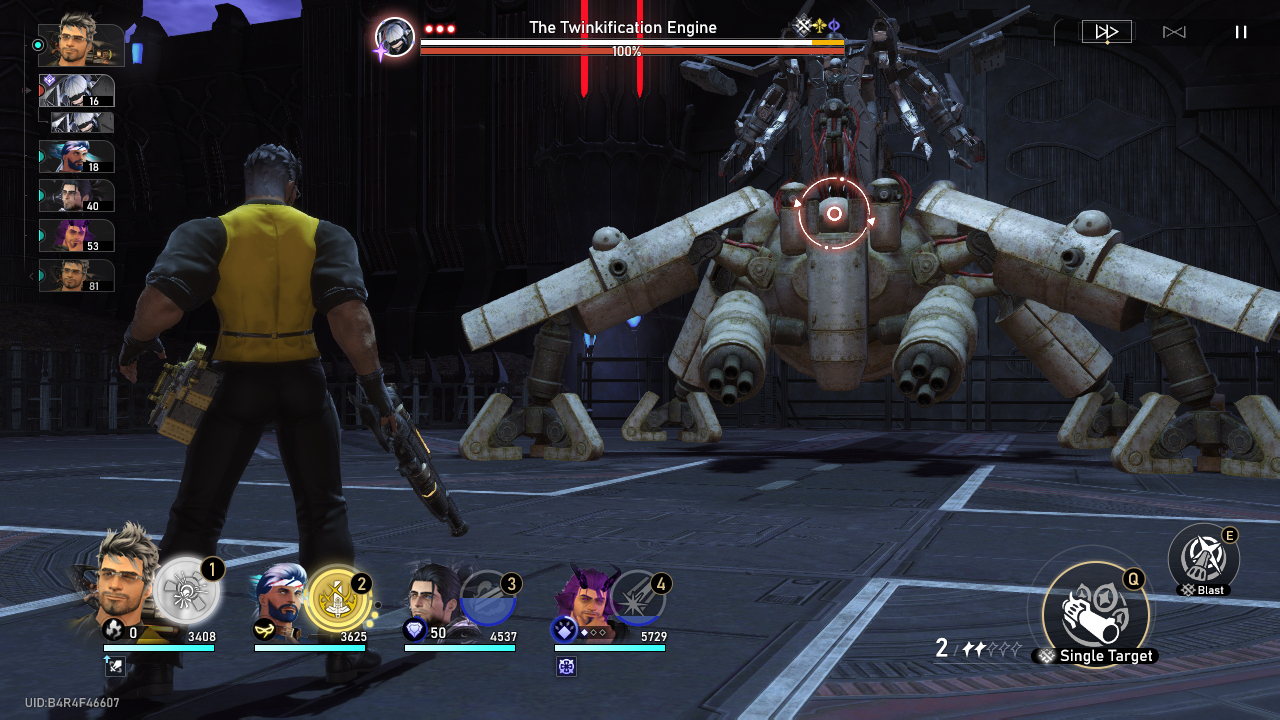Toggle auto-battle mode
The image size is (1280, 720).
pyautogui.click(x=1174, y=32)
